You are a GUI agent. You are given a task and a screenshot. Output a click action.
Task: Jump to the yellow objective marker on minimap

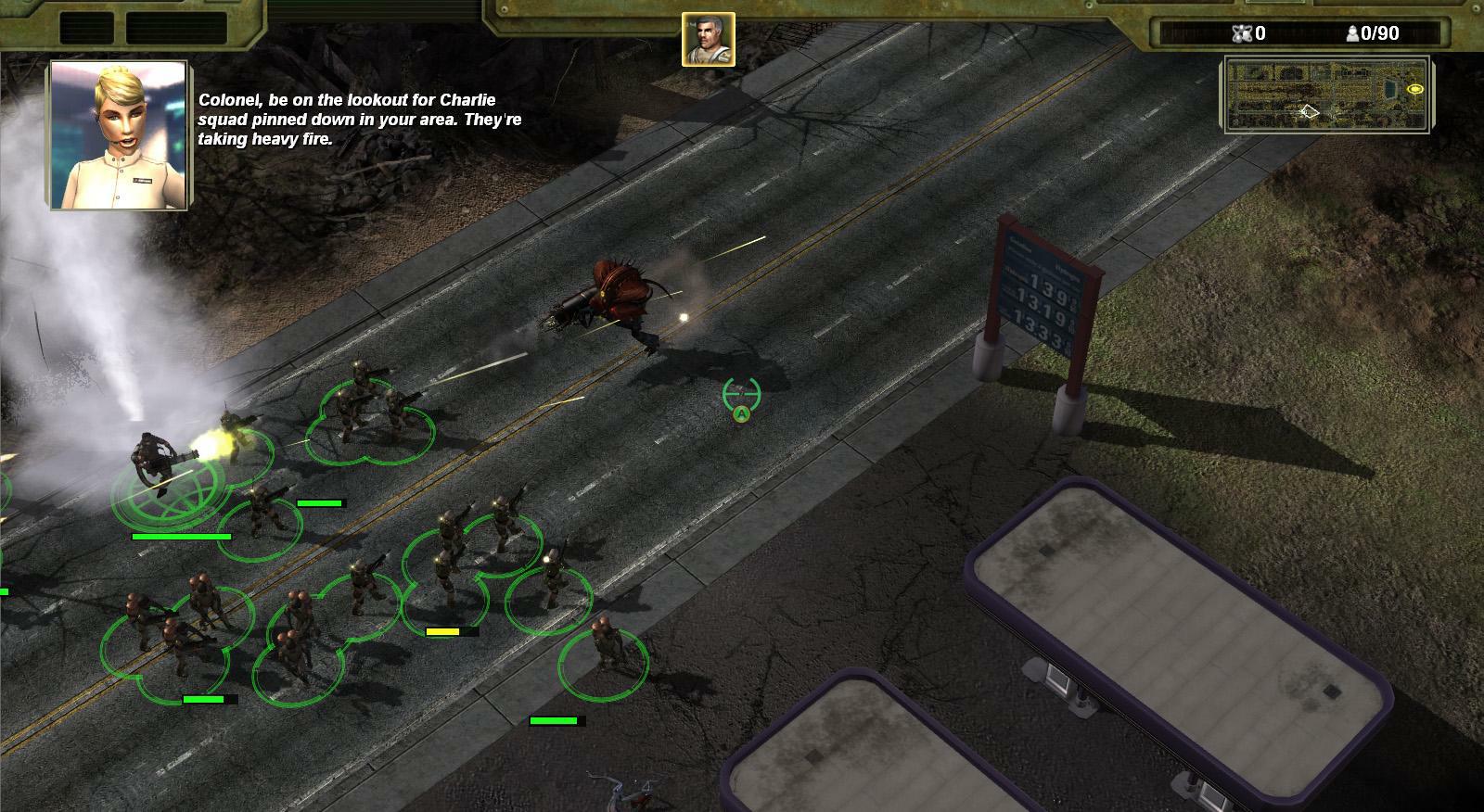point(1415,89)
